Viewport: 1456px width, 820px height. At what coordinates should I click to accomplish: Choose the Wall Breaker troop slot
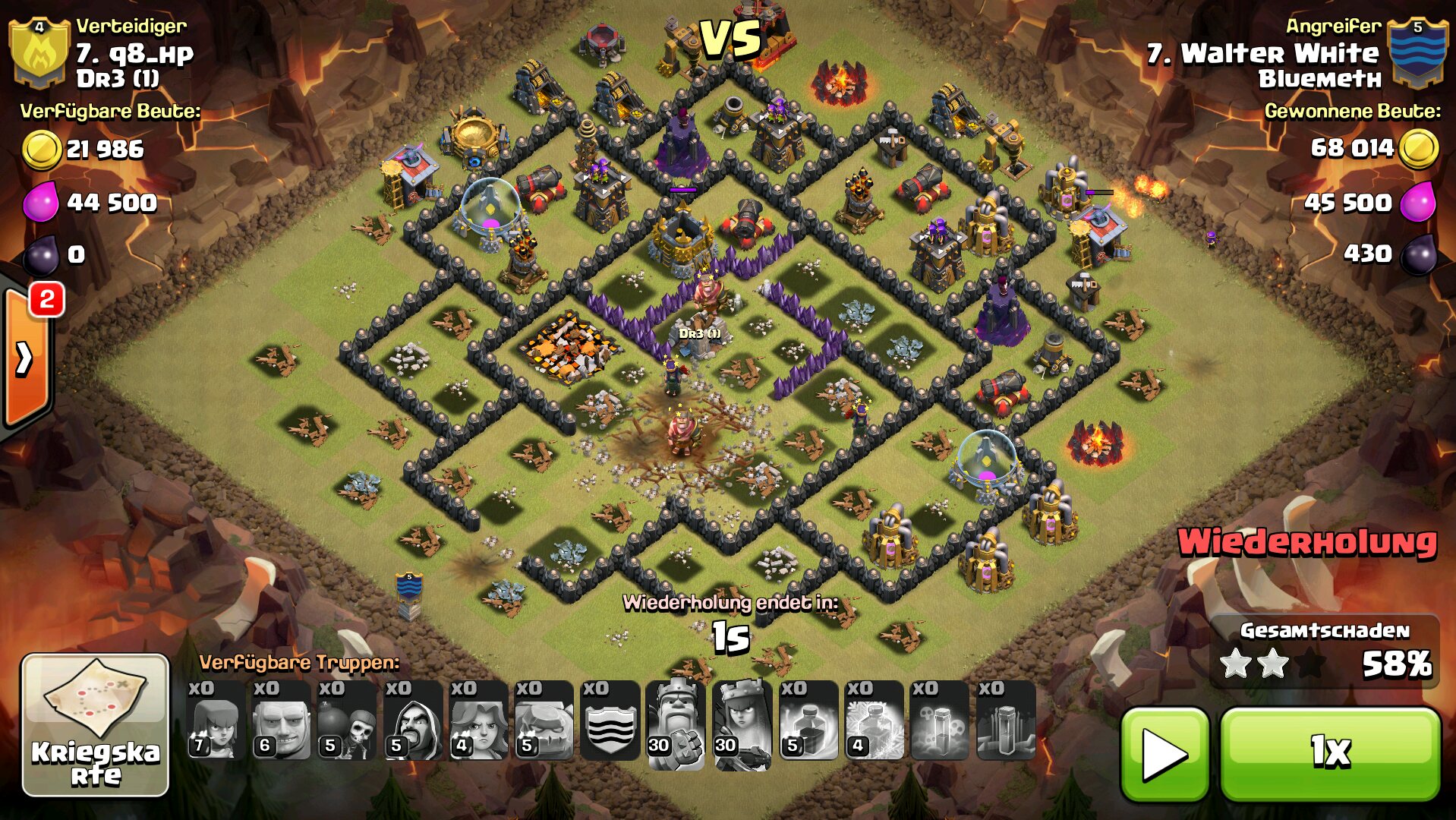point(347,721)
